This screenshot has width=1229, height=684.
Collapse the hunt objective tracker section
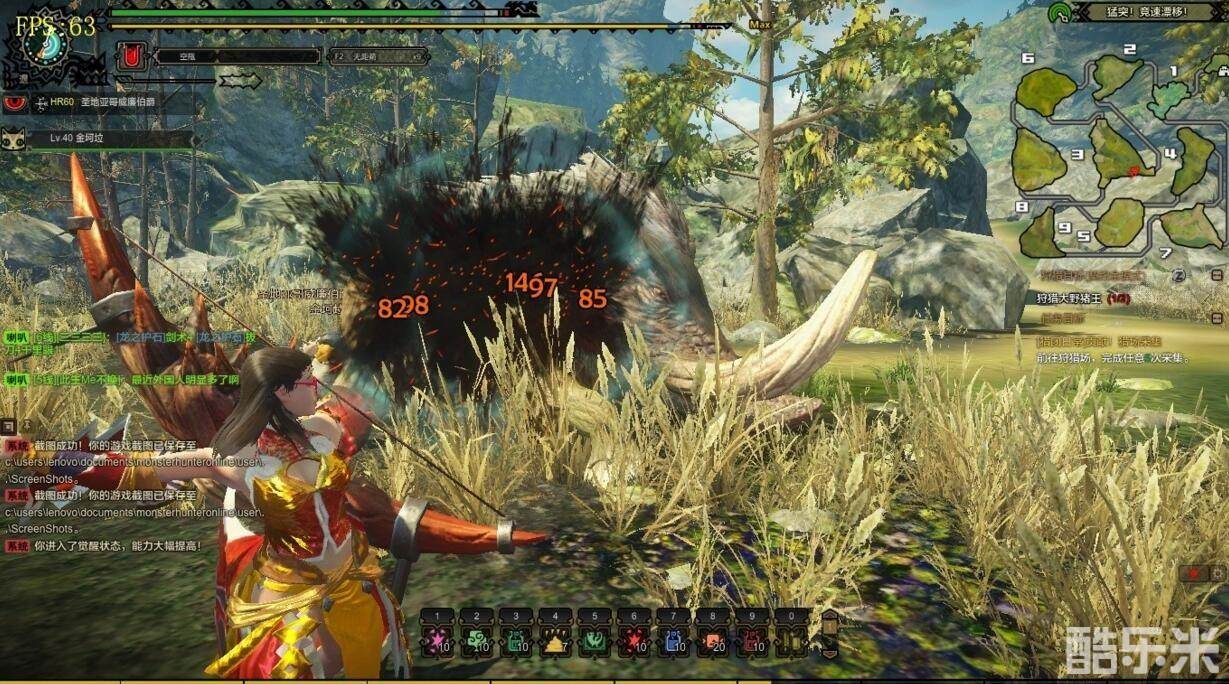pyautogui.click(x=1216, y=274)
